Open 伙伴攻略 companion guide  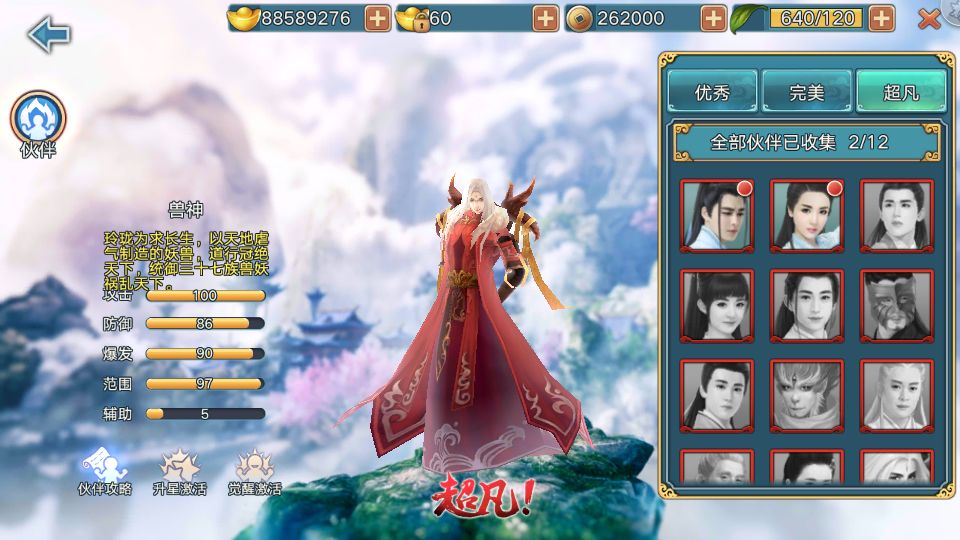pyautogui.click(x=105, y=472)
